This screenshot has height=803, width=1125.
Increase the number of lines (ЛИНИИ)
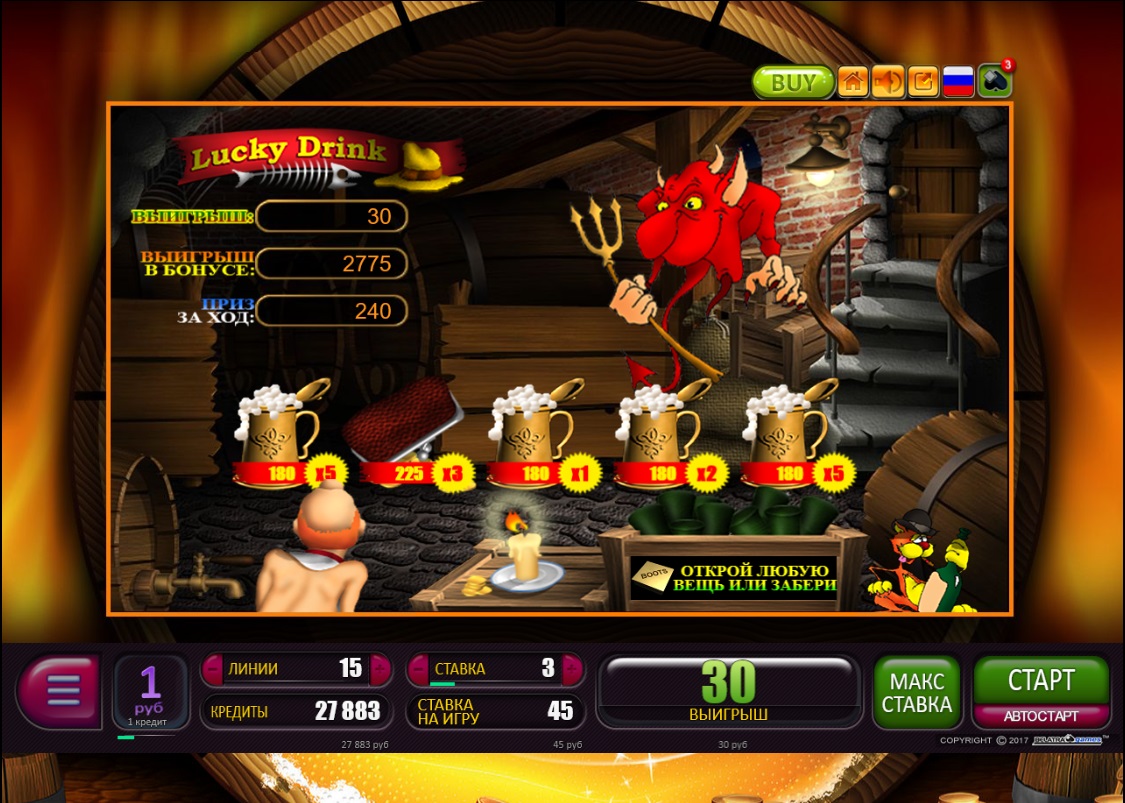[x=380, y=669]
